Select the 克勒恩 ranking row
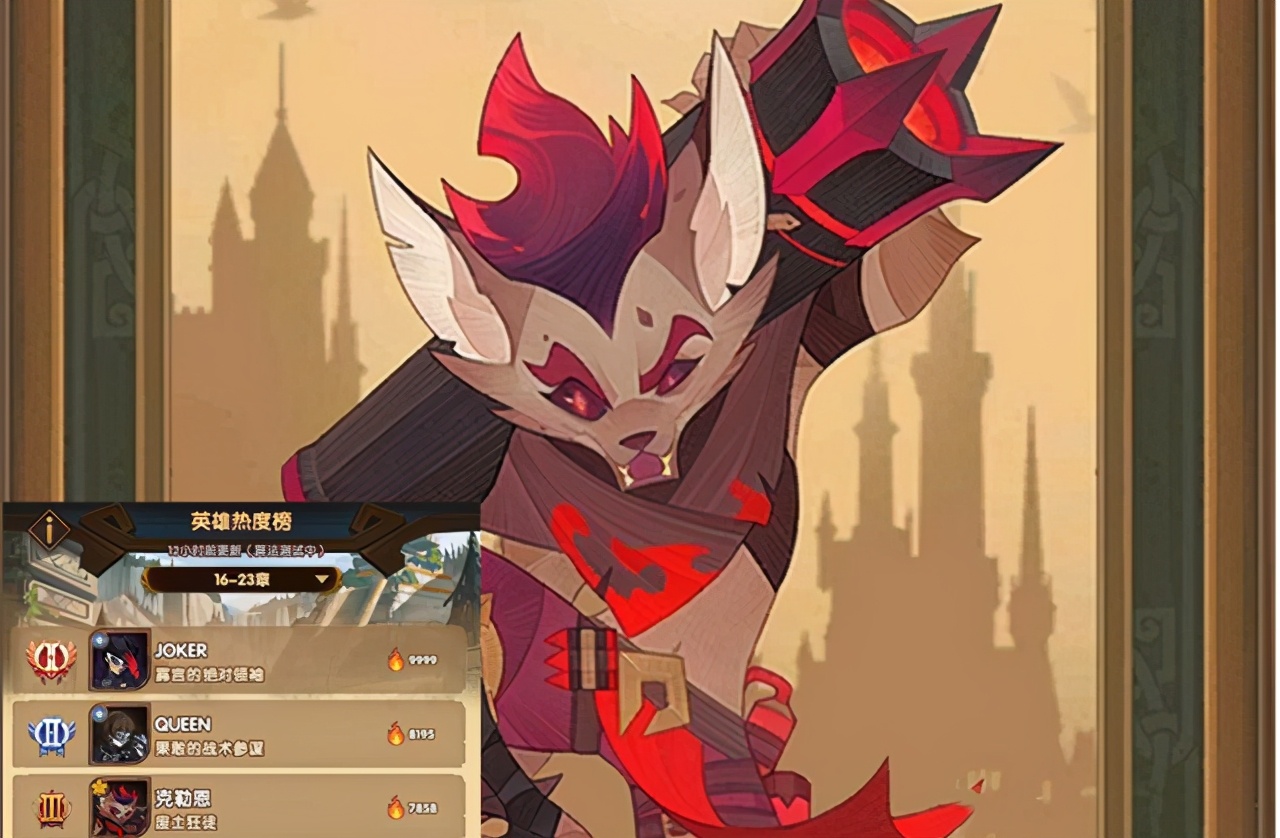Viewport: 1280px width, 838px height. point(290,806)
